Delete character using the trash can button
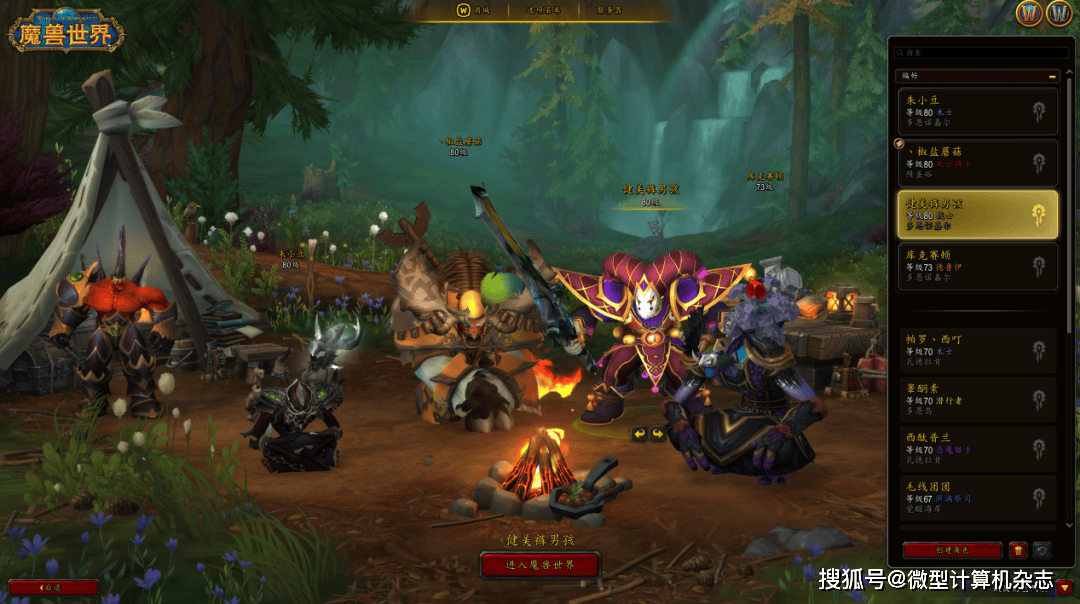Image resolution: width=1080 pixels, height=604 pixels. (x=1018, y=550)
